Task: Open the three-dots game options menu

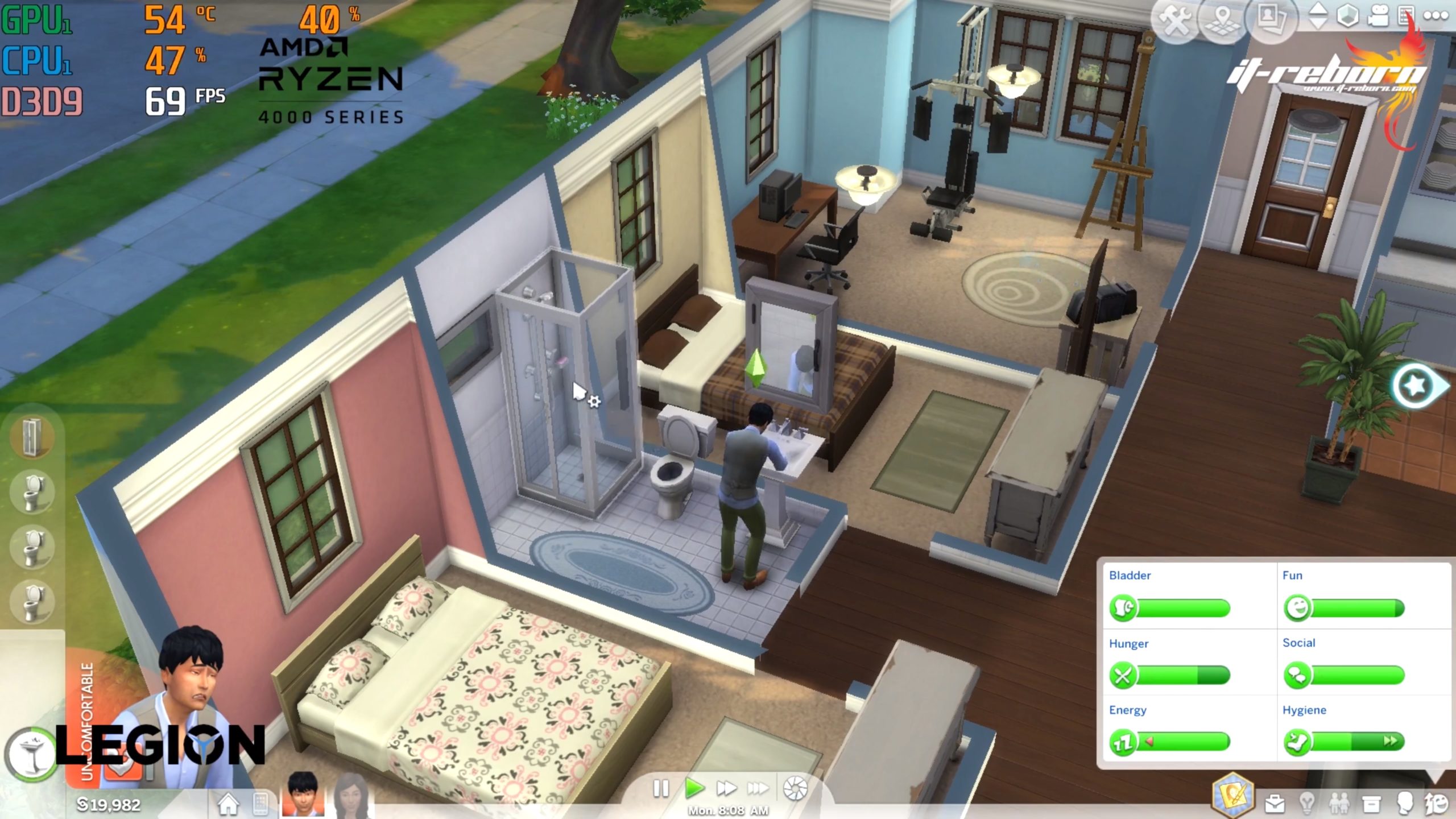Action: coord(1436,16)
